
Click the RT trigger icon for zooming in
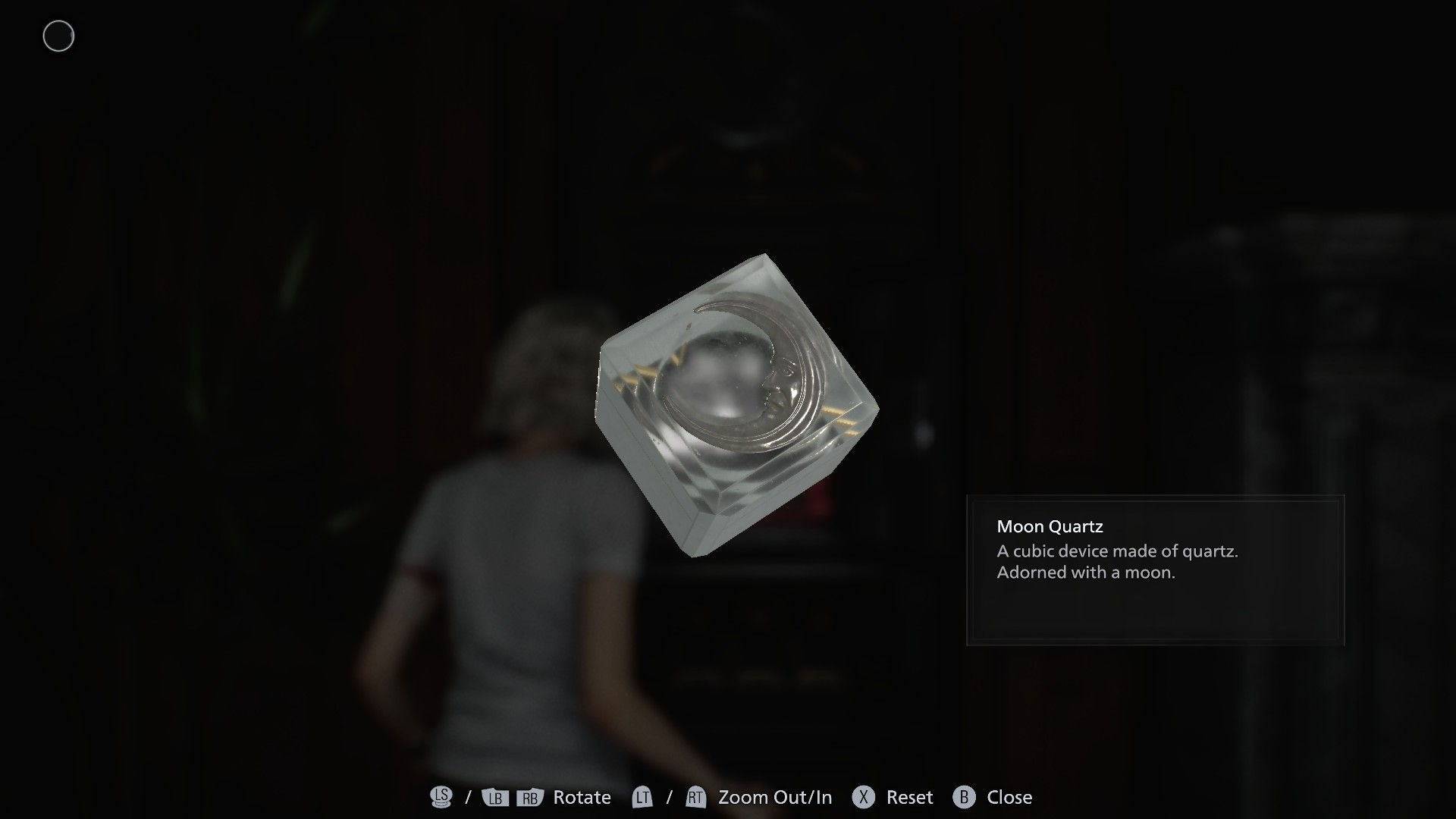tap(695, 797)
